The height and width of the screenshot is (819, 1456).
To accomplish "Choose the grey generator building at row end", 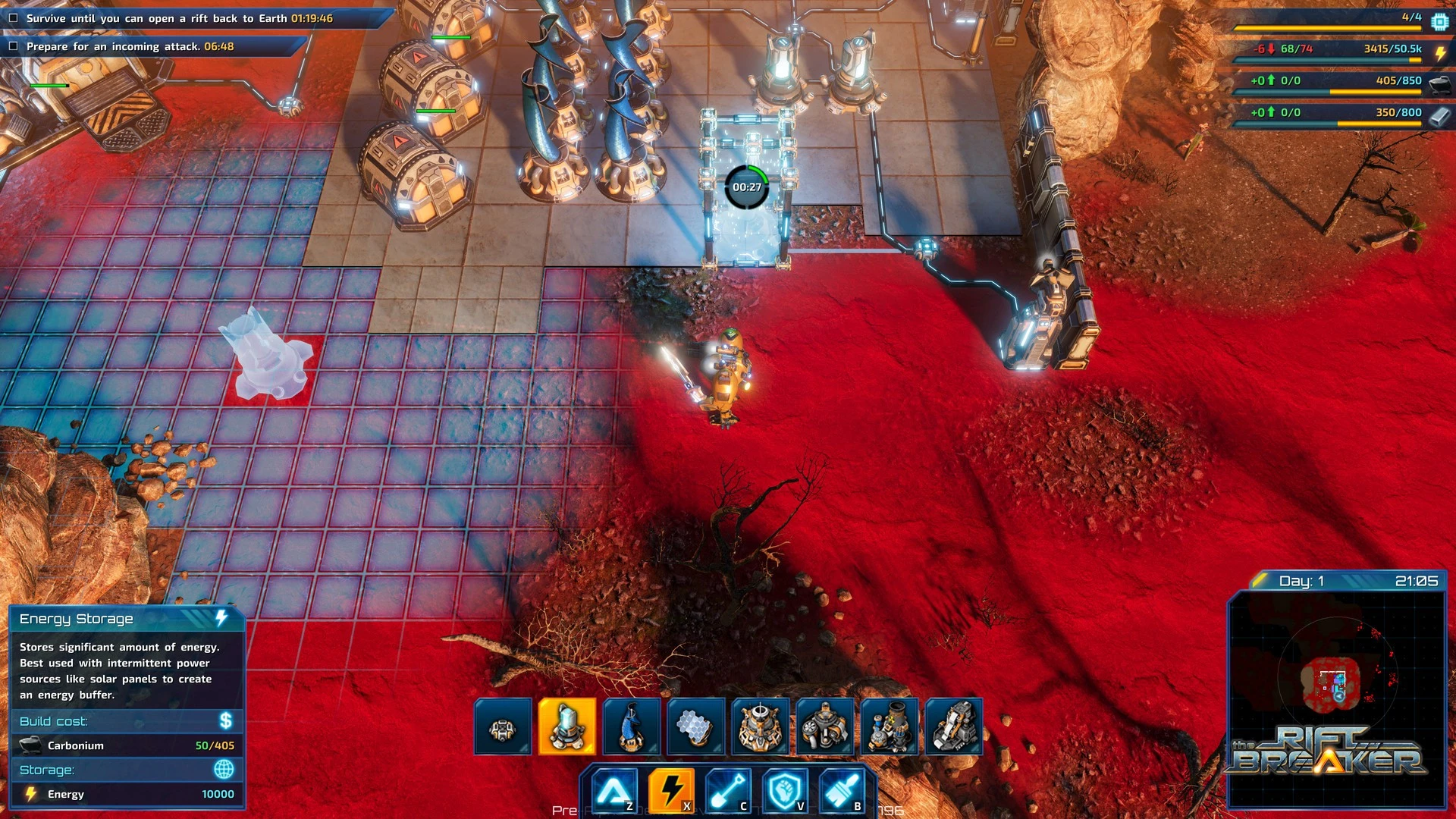I will (x=953, y=727).
